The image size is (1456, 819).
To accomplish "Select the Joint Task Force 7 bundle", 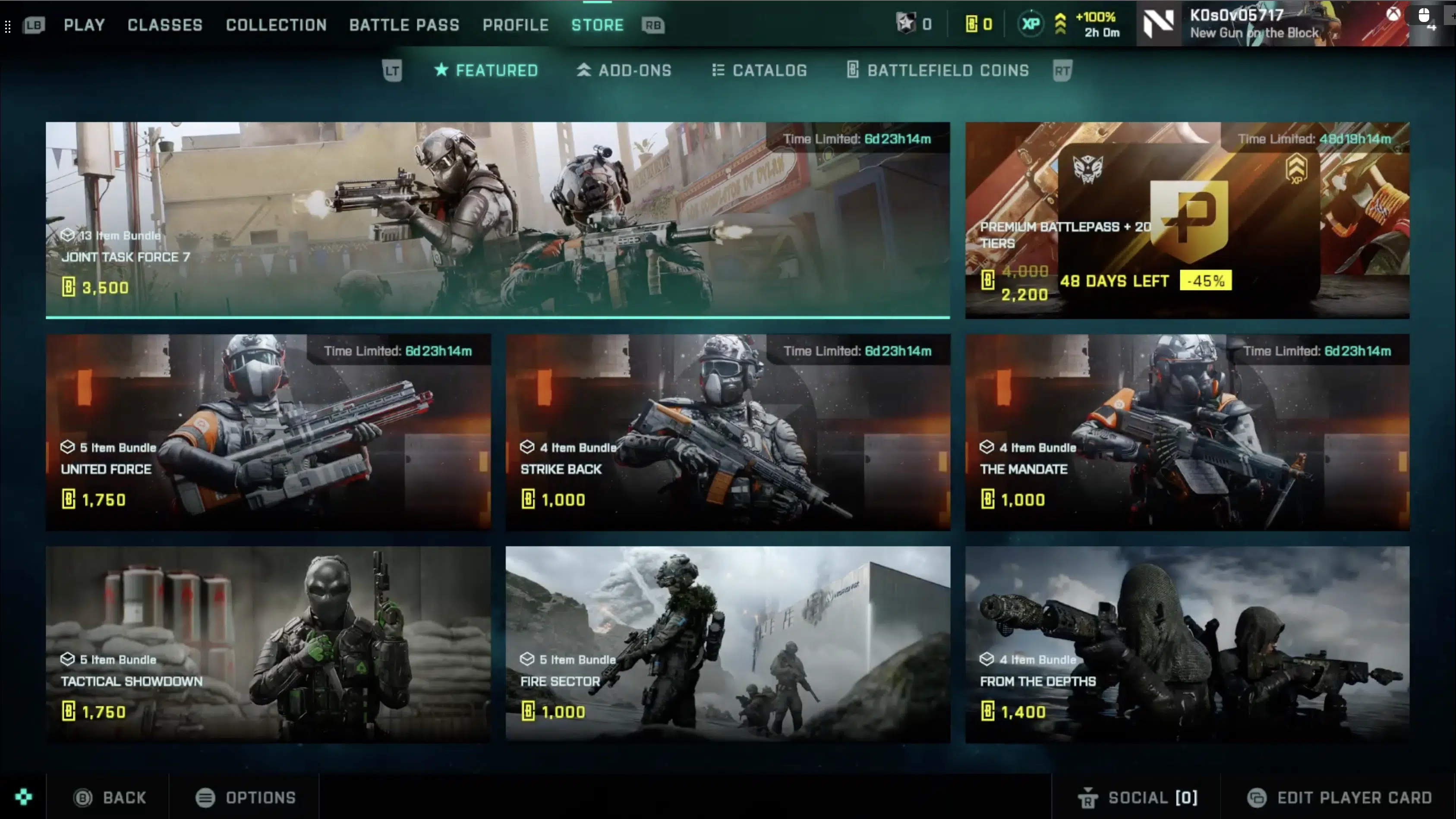I will click(498, 220).
